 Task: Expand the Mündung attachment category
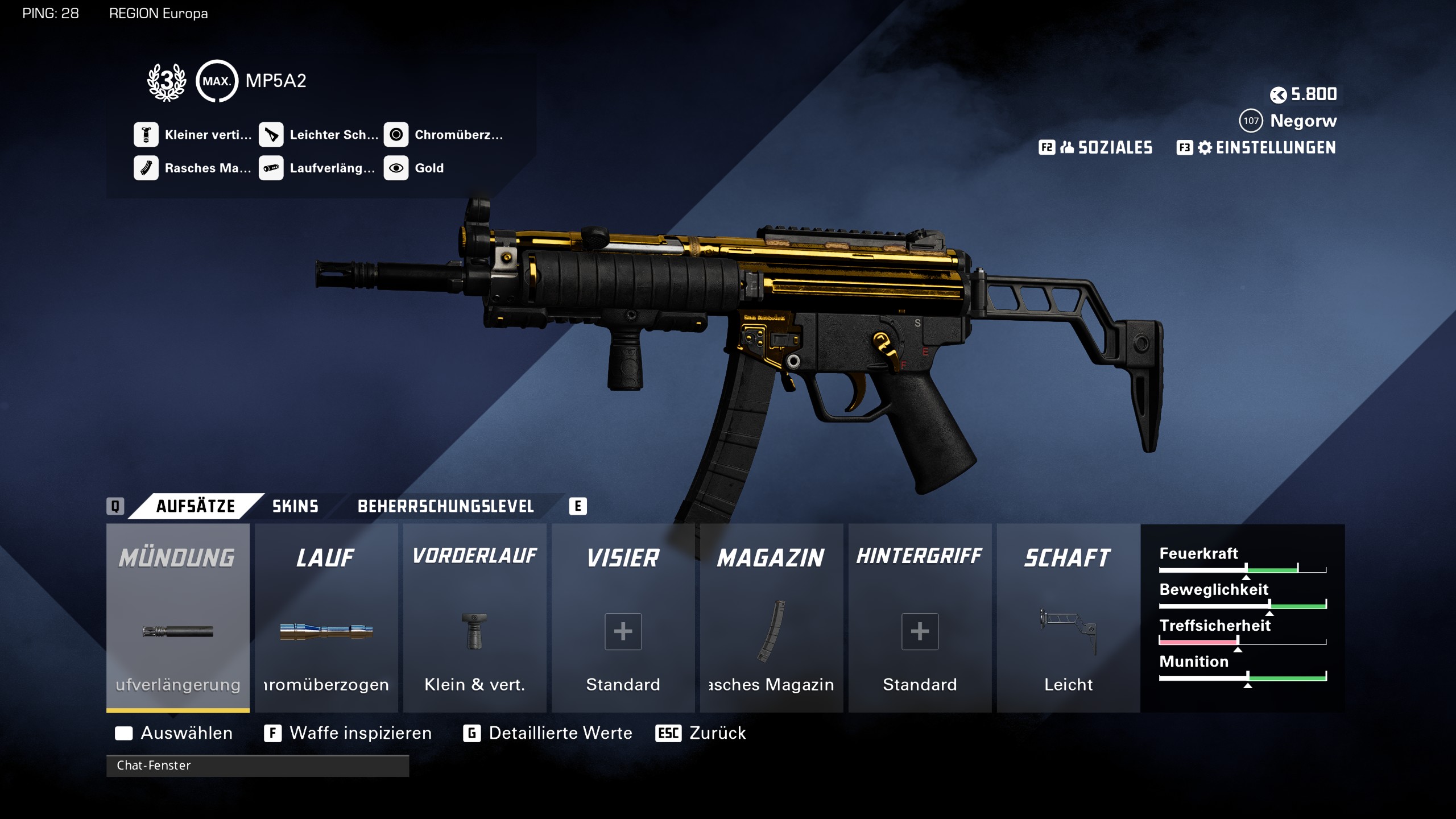[177, 557]
